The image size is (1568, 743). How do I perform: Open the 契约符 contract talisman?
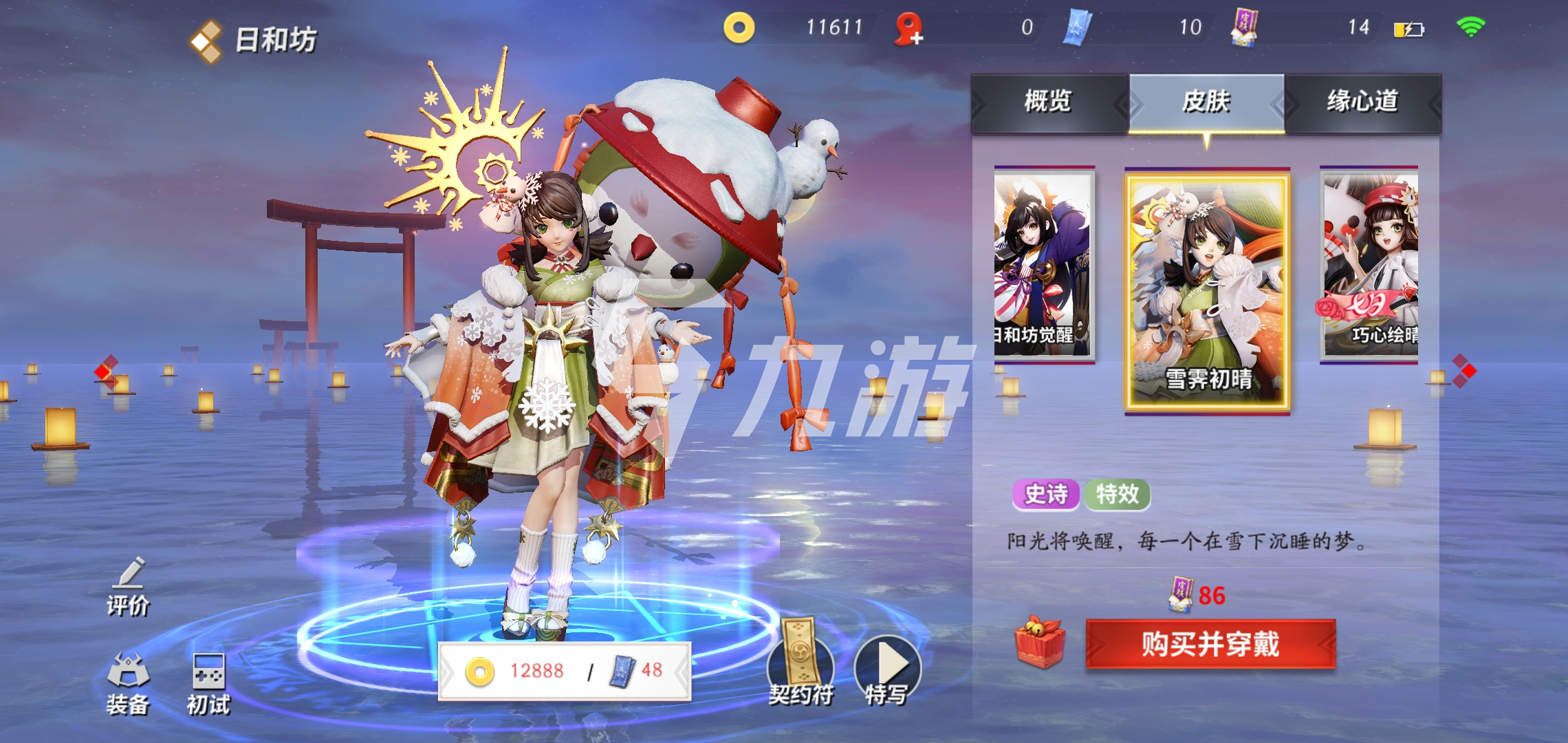pyautogui.click(x=801, y=663)
